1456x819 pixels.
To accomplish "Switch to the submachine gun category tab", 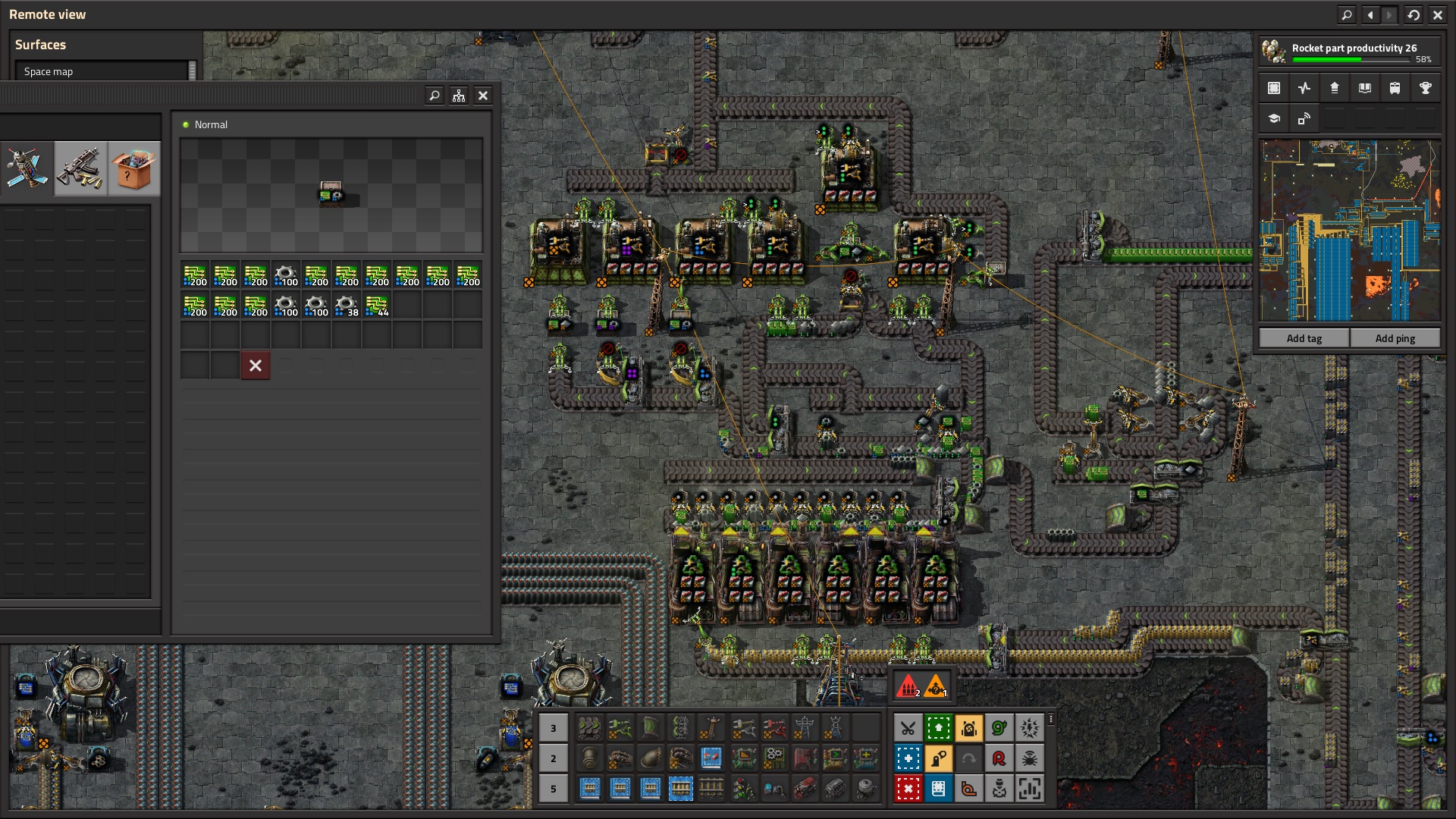I will (x=80, y=168).
